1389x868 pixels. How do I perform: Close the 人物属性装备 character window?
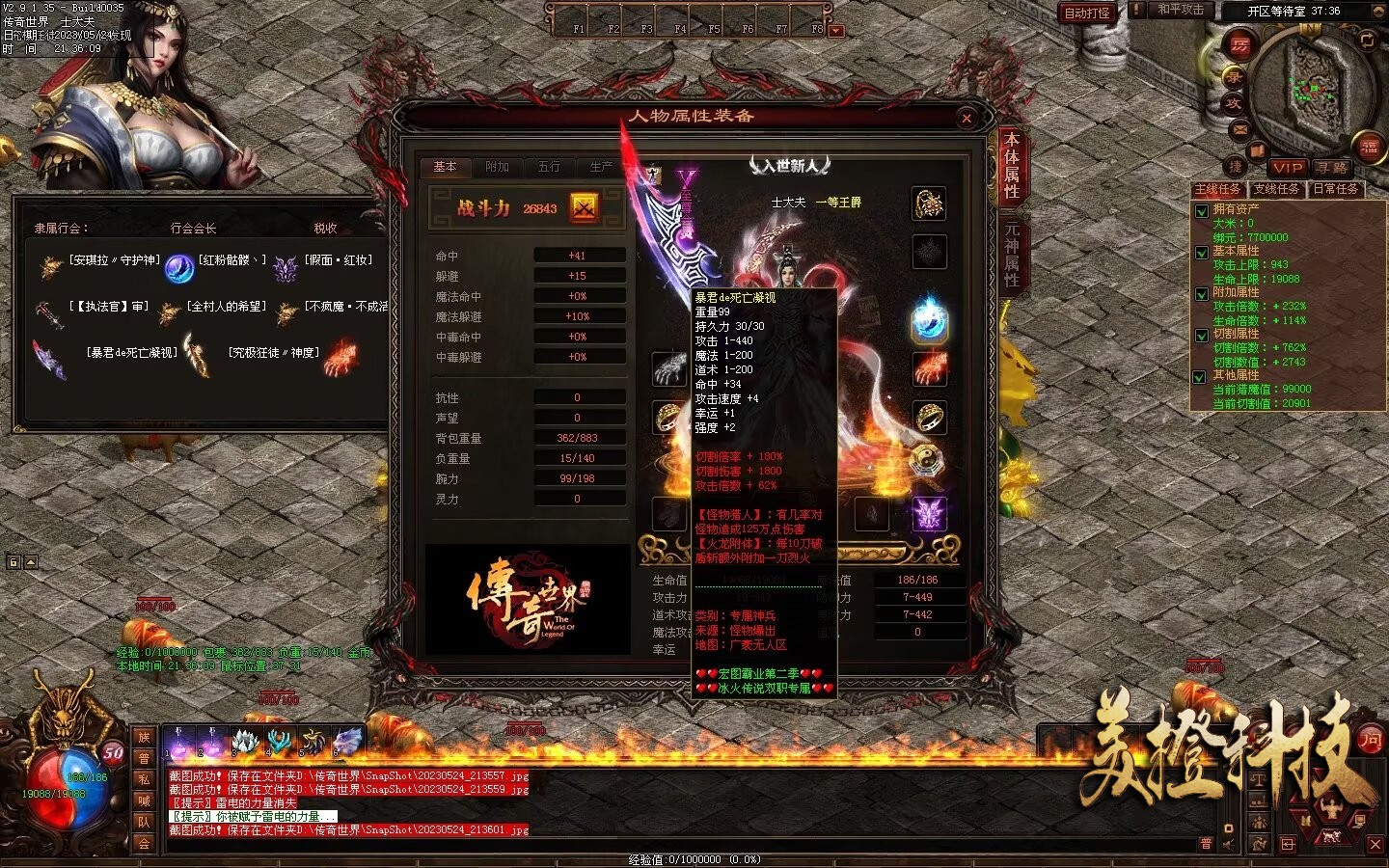pyautogui.click(x=967, y=119)
